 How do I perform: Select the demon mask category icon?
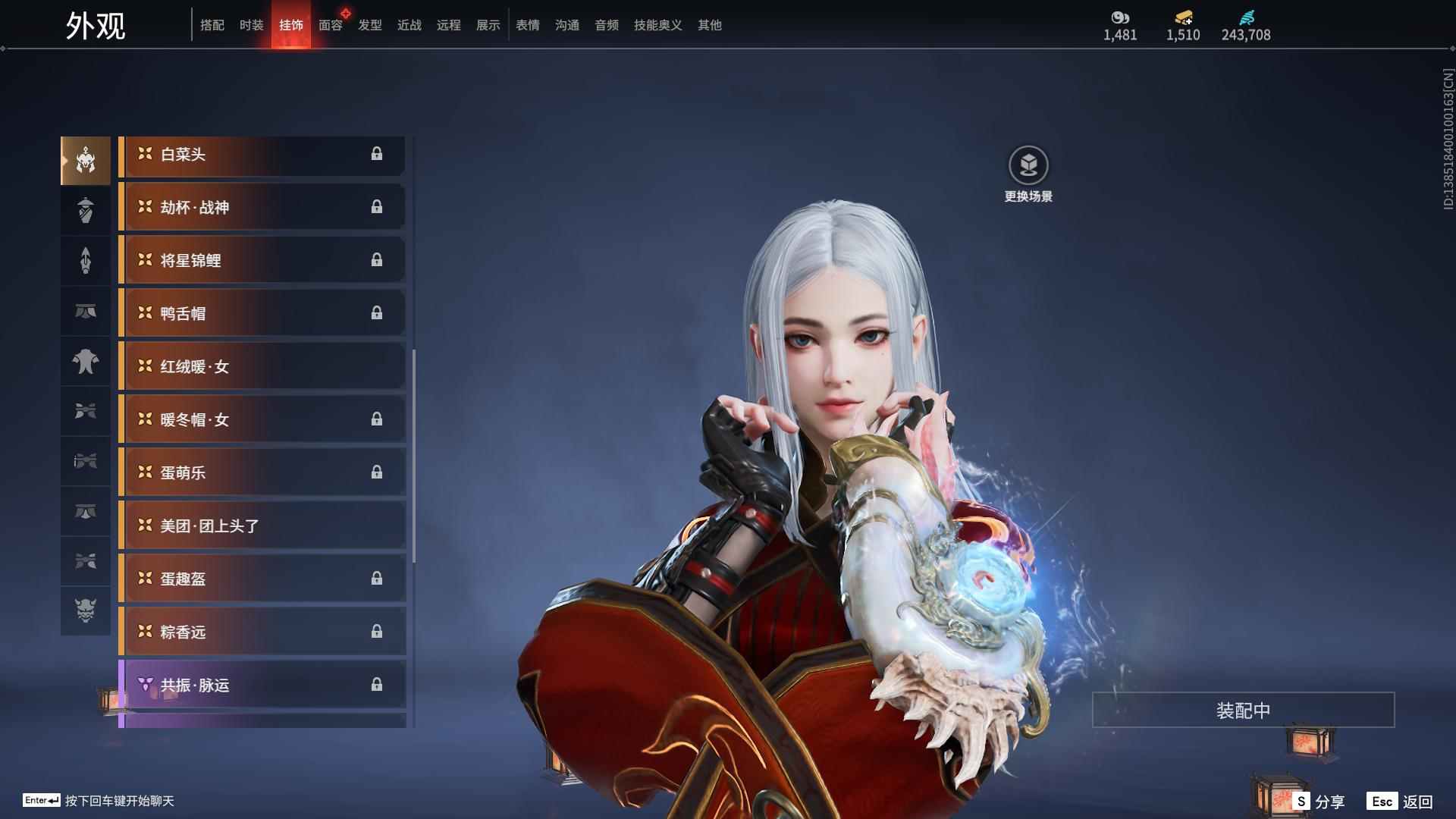(86, 610)
